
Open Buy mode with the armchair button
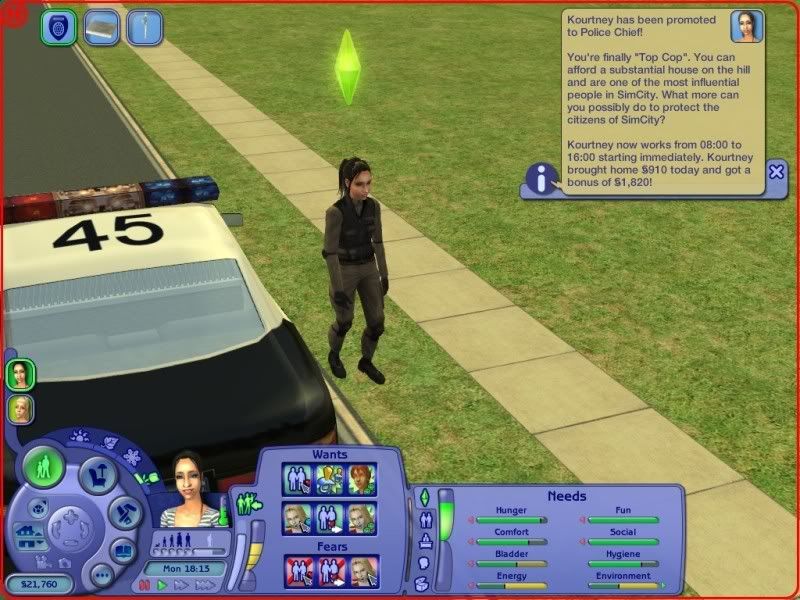click(x=99, y=473)
